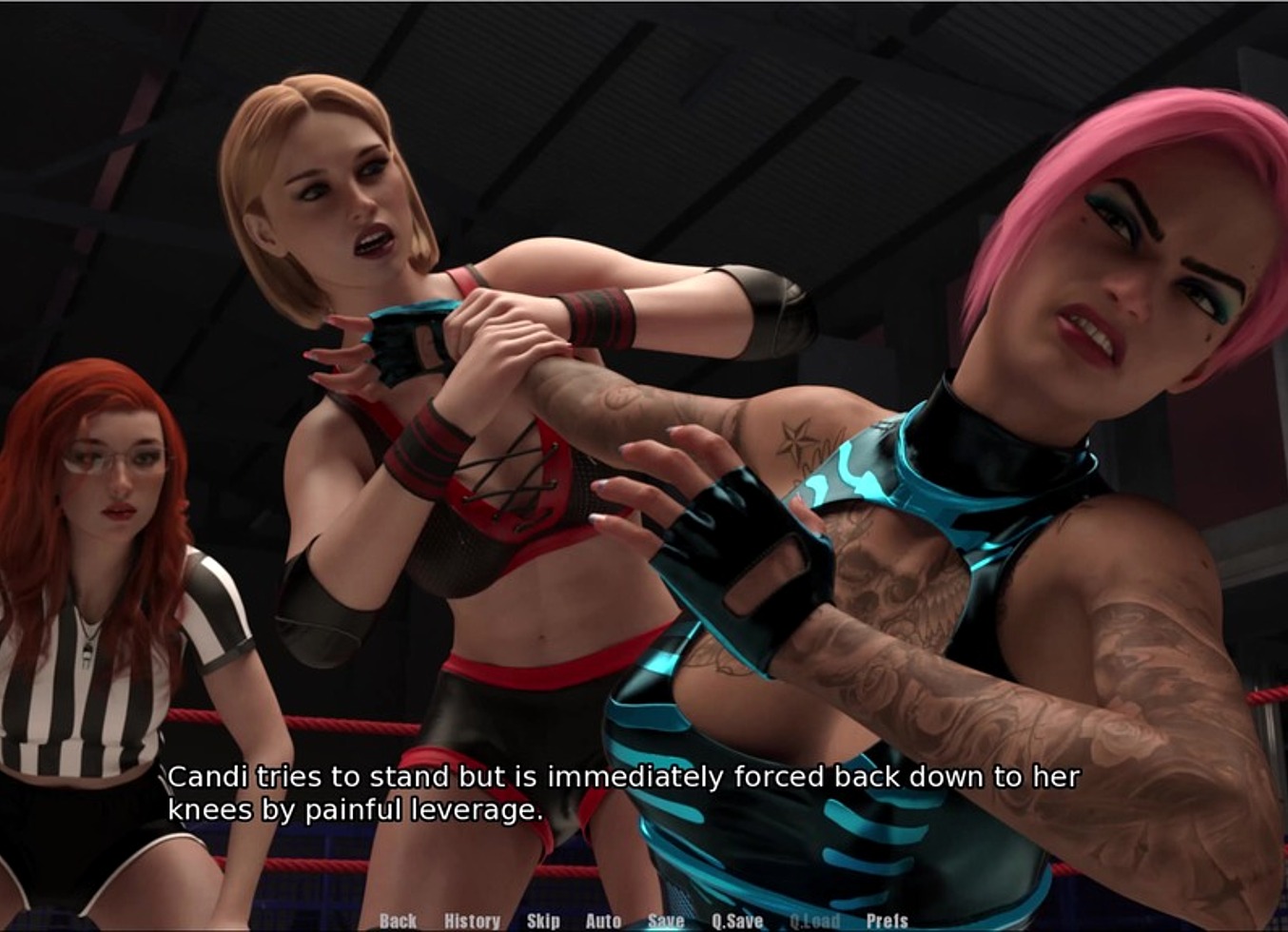The image size is (1288, 932).
Task: Open the dialogue History log
Action: click(x=472, y=921)
